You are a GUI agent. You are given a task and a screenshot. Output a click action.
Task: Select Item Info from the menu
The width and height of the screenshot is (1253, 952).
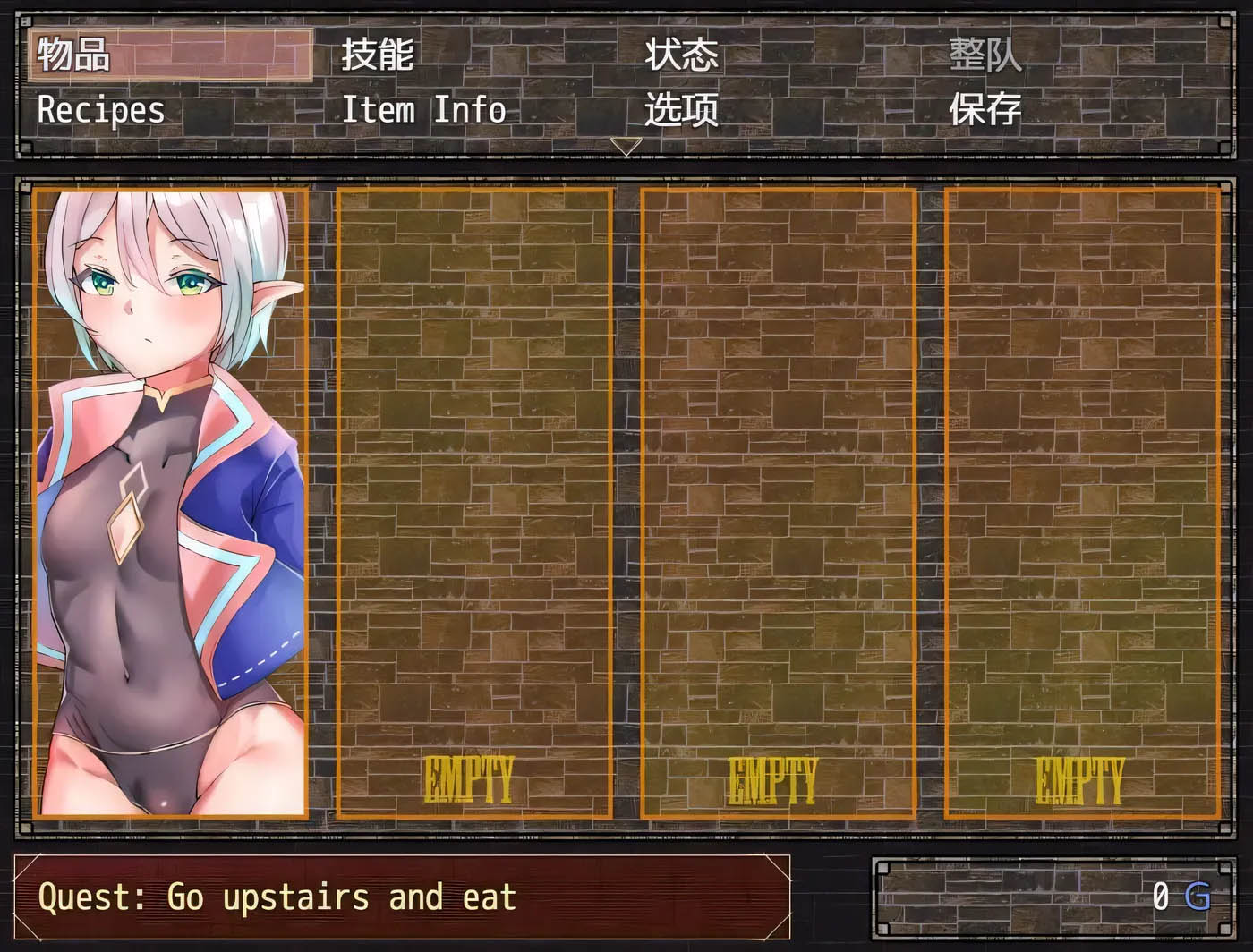tap(425, 110)
